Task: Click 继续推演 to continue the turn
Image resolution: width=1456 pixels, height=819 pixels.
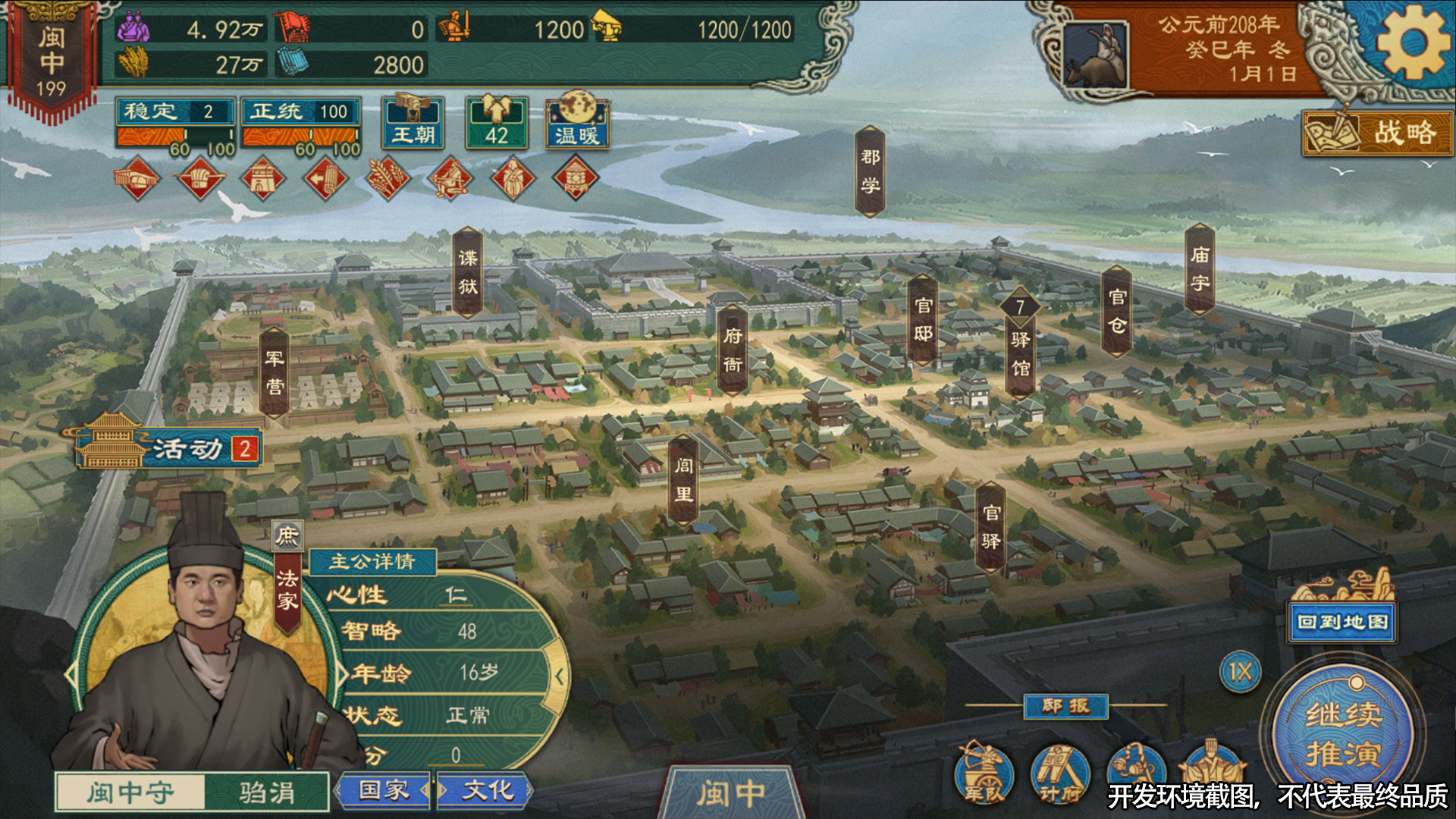Action: click(x=1343, y=733)
